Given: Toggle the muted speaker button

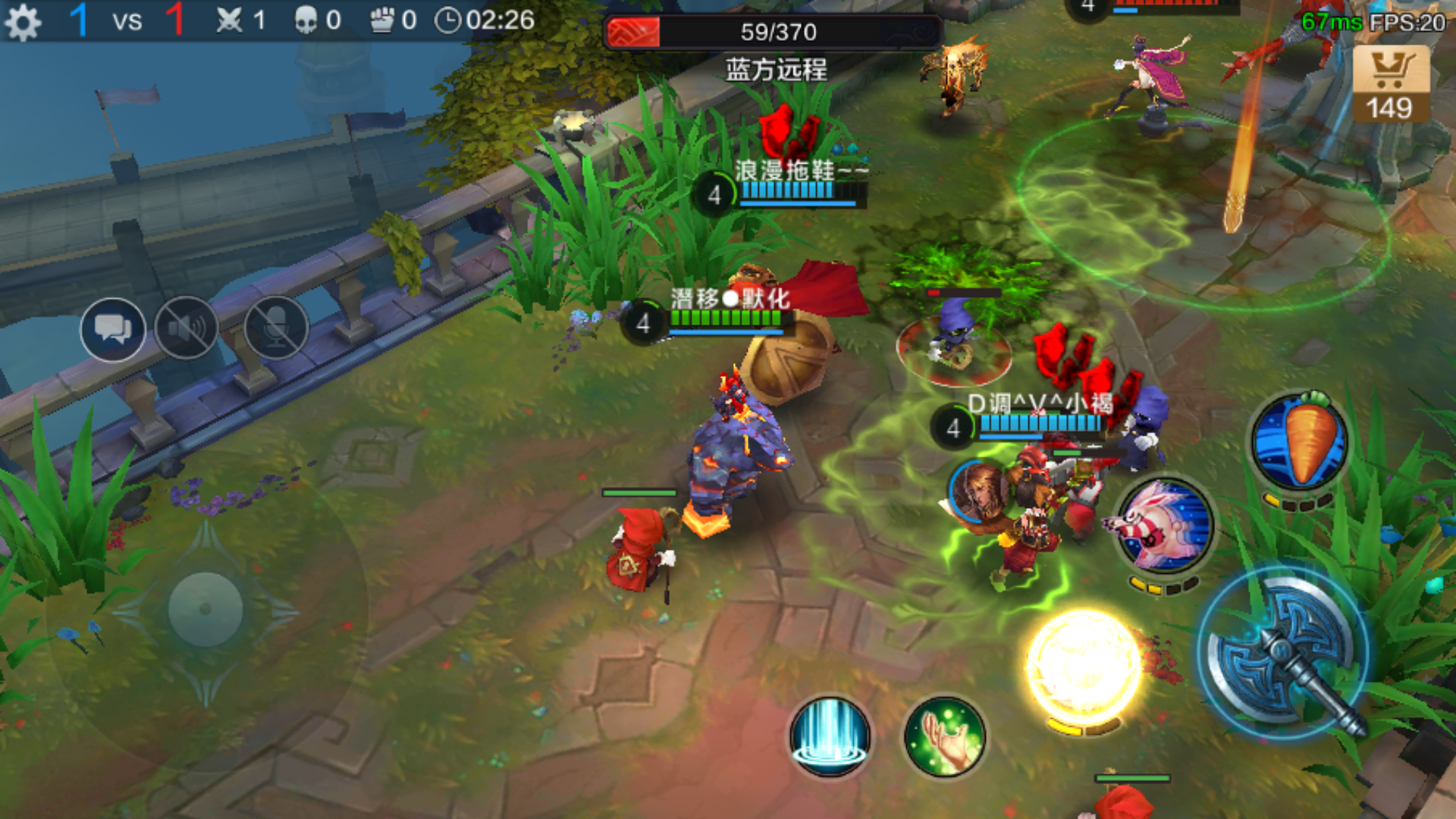Looking at the screenshot, I should tap(187, 329).
